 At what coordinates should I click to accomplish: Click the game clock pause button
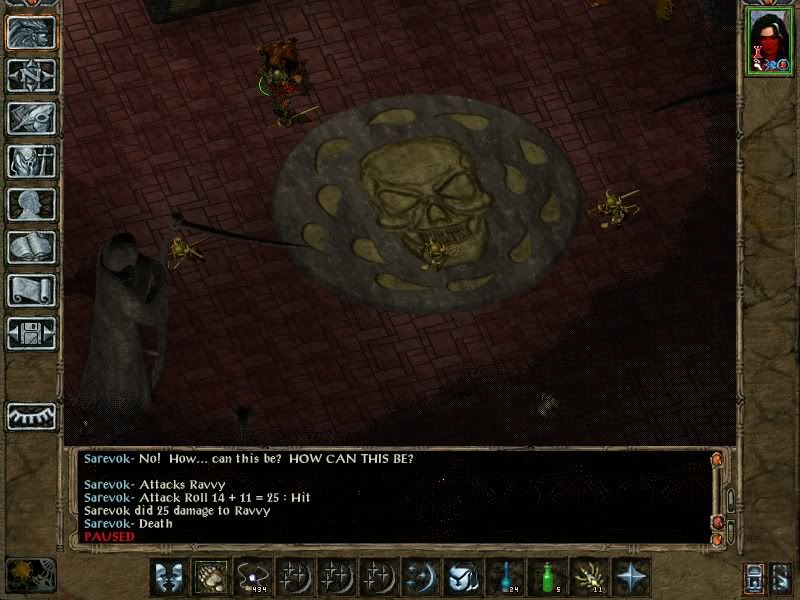(x=31, y=573)
